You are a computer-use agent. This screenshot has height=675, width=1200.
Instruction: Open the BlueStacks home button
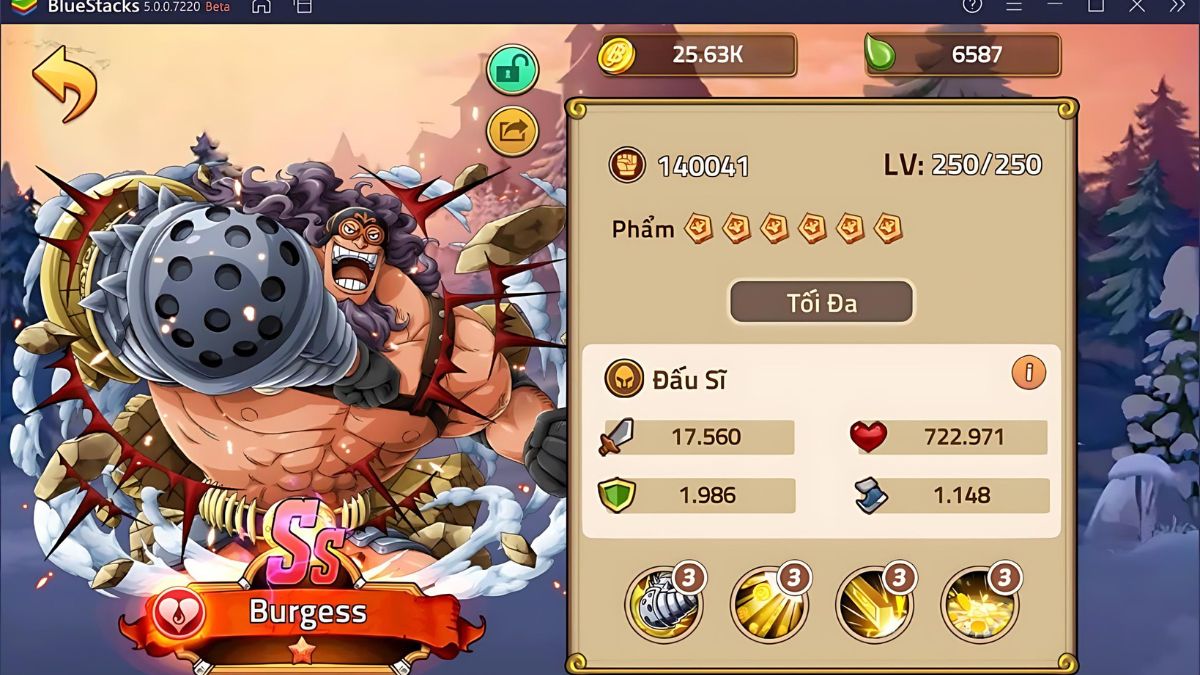tap(261, 7)
